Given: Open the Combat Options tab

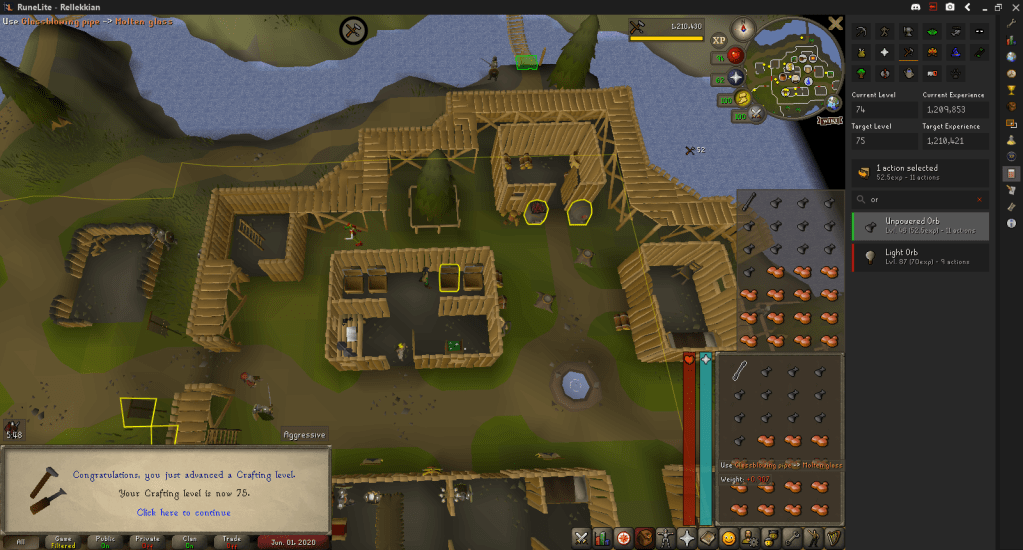Looking at the screenshot, I should point(581,538).
